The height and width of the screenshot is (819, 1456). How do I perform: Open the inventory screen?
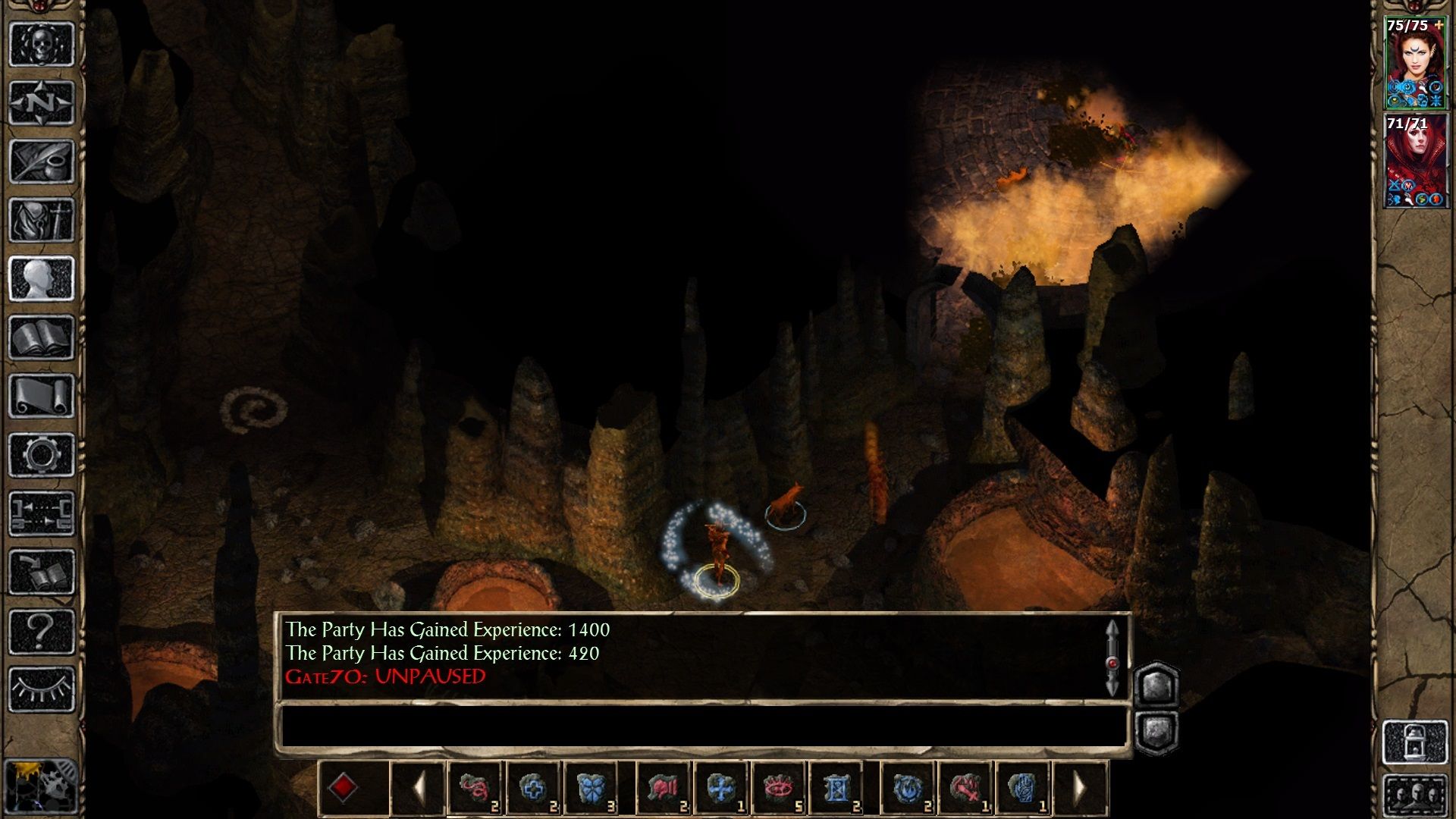coord(42,220)
